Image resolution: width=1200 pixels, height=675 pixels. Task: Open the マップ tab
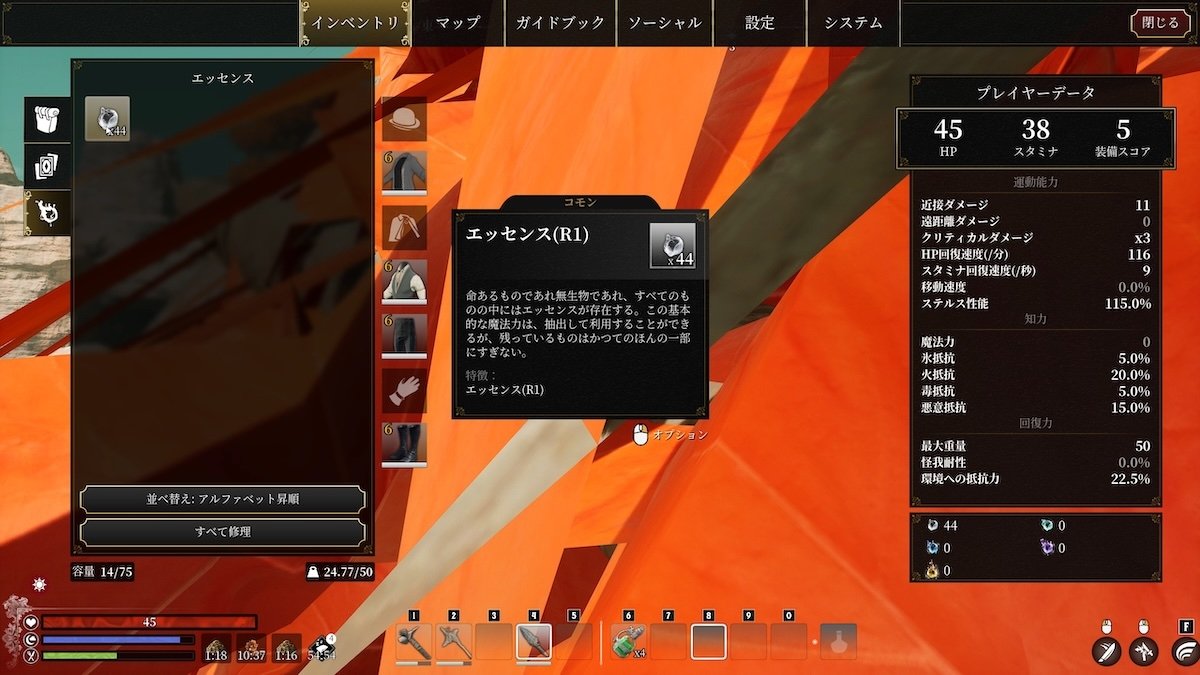458,23
